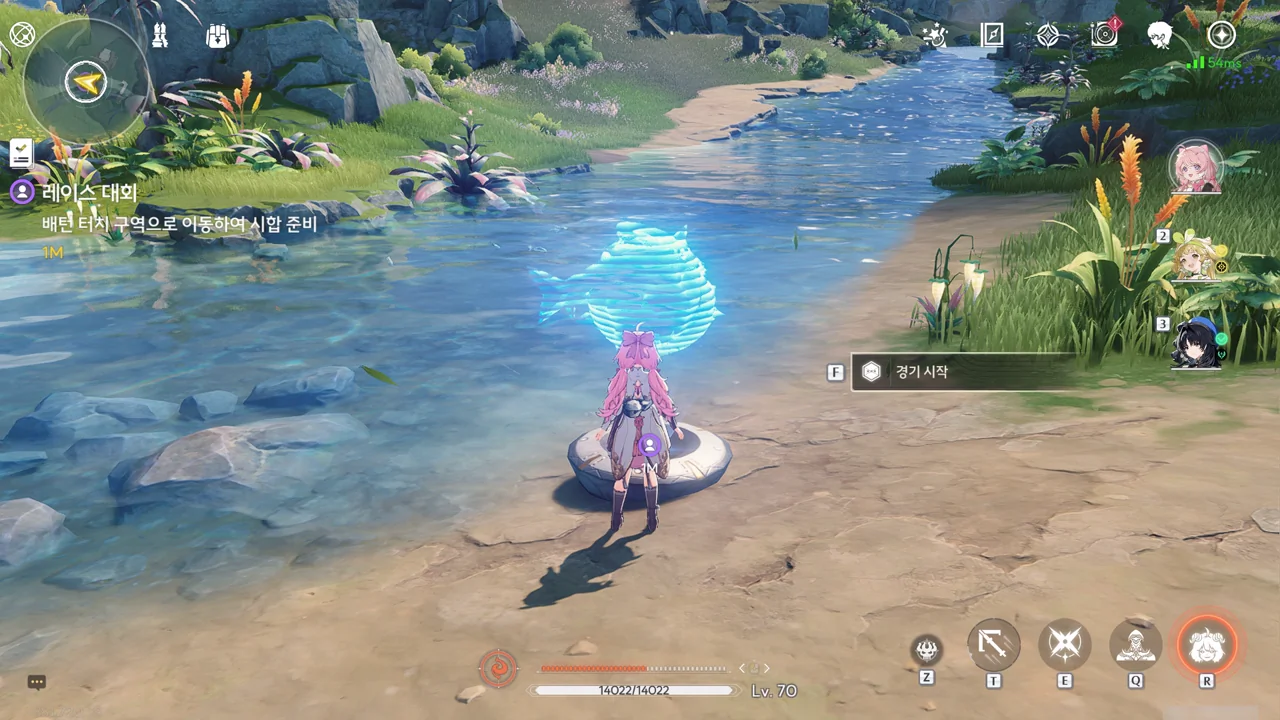Click the twin rockets icon

(160, 37)
